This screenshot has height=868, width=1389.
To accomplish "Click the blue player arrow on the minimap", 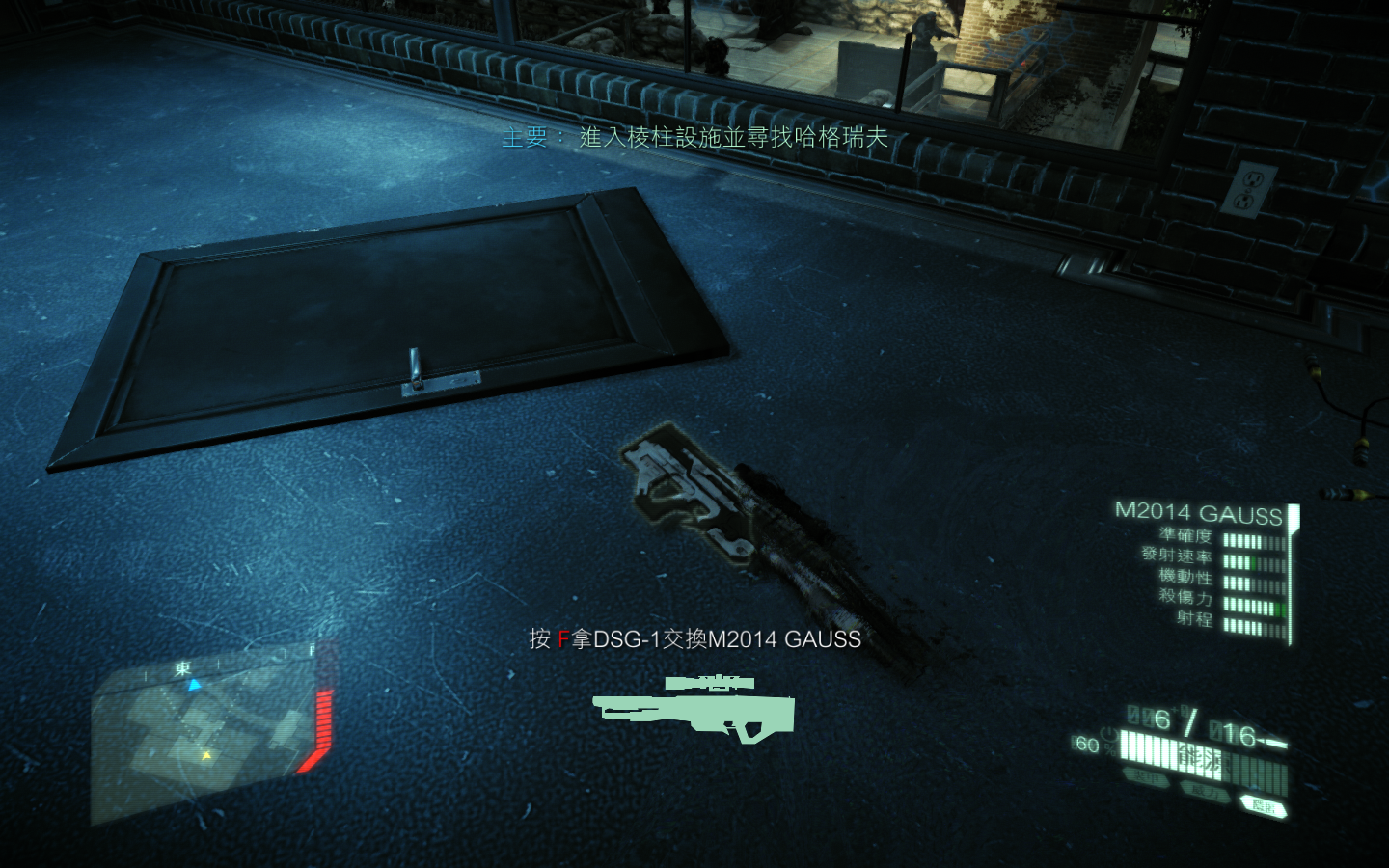I will (x=193, y=685).
